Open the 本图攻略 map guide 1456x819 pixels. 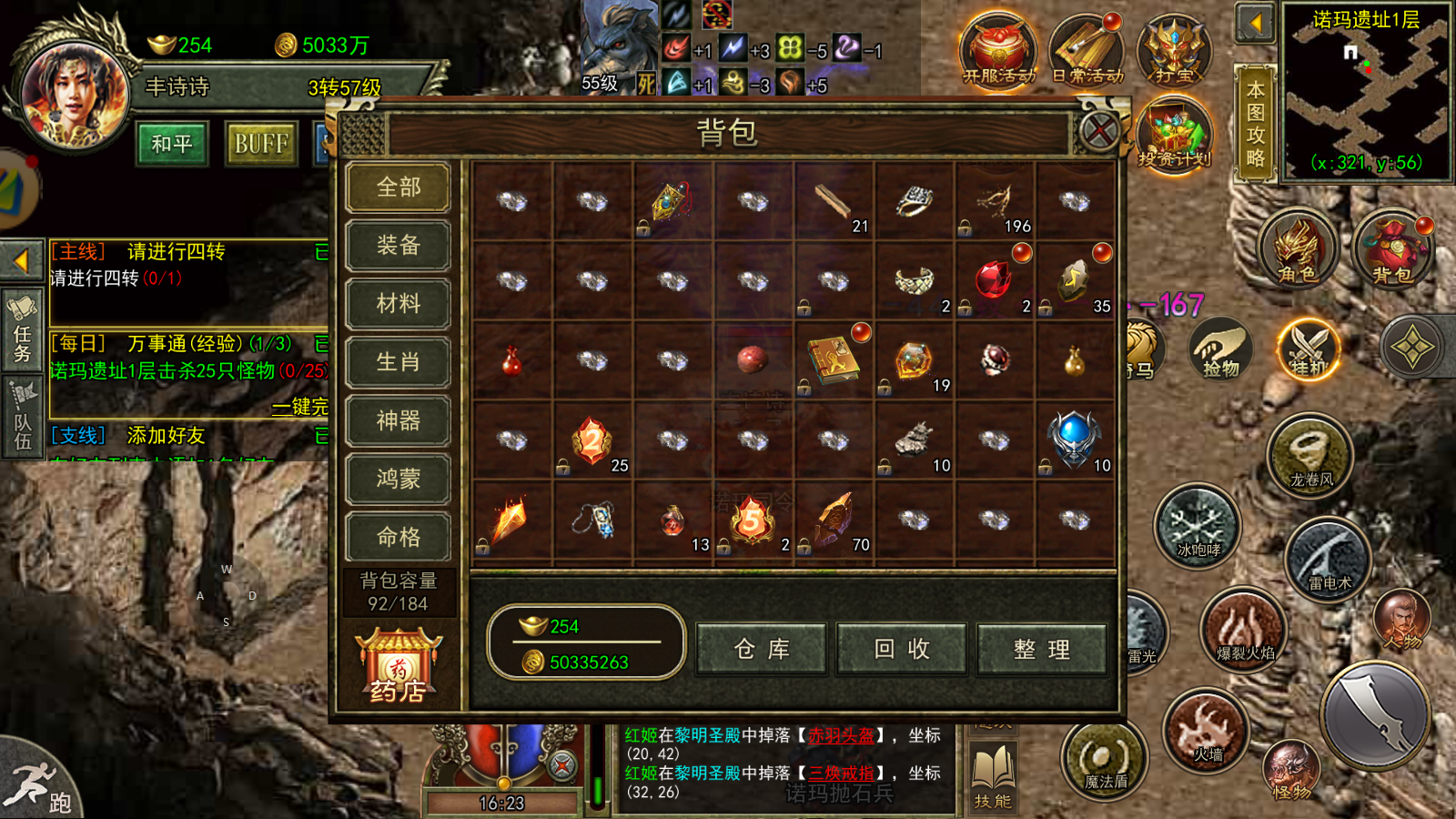pyautogui.click(x=1256, y=123)
